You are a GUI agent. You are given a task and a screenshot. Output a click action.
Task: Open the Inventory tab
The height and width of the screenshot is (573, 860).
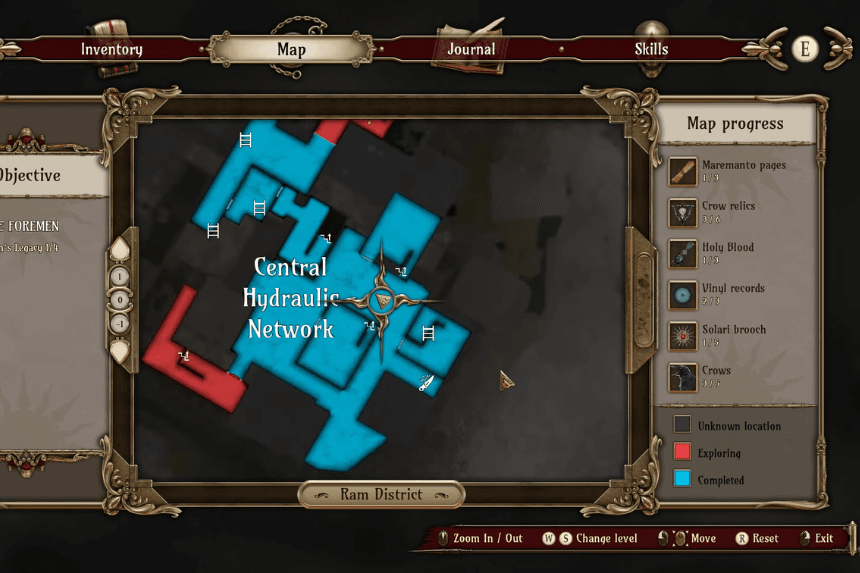pos(111,49)
